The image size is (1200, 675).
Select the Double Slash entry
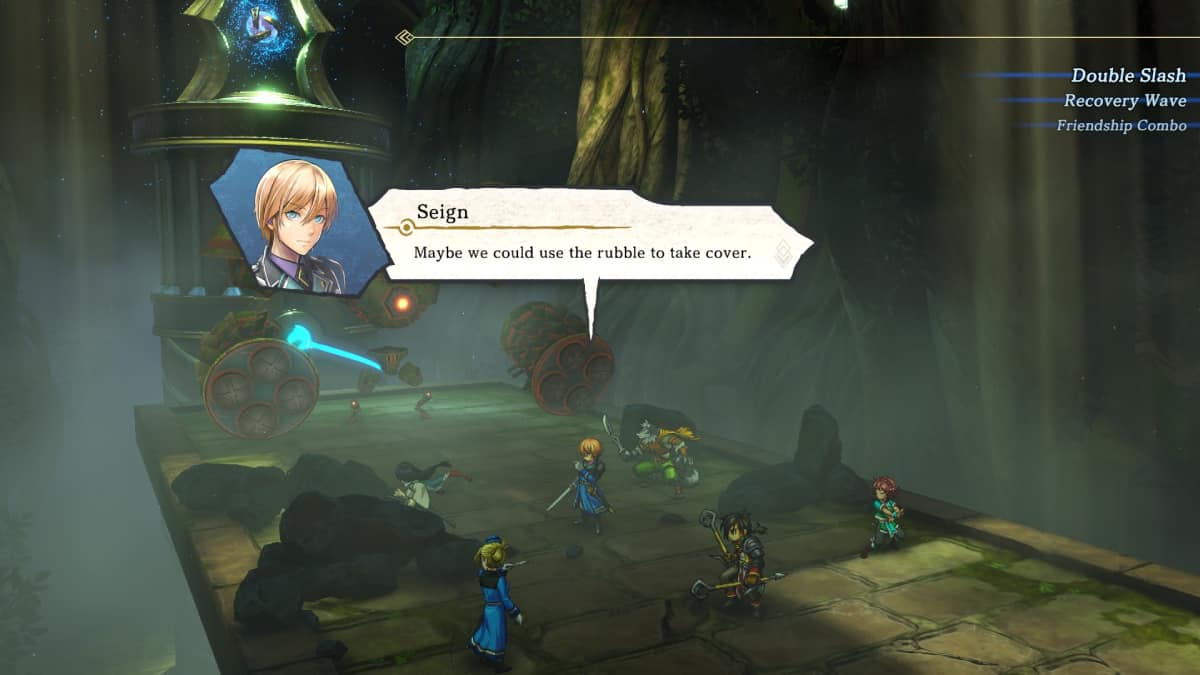point(1127,75)
